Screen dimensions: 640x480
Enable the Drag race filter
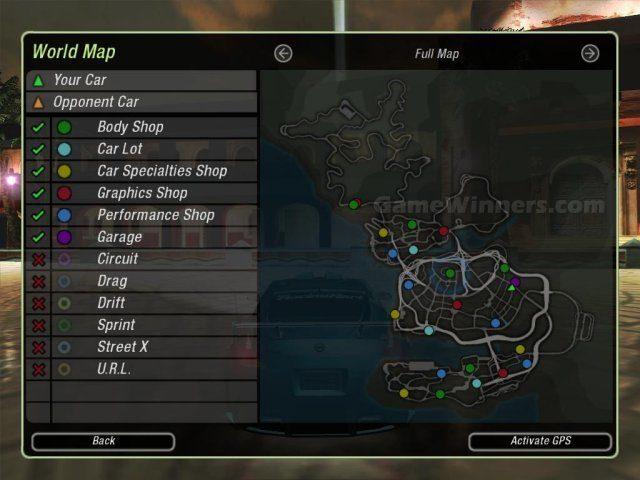click(39, 281)
